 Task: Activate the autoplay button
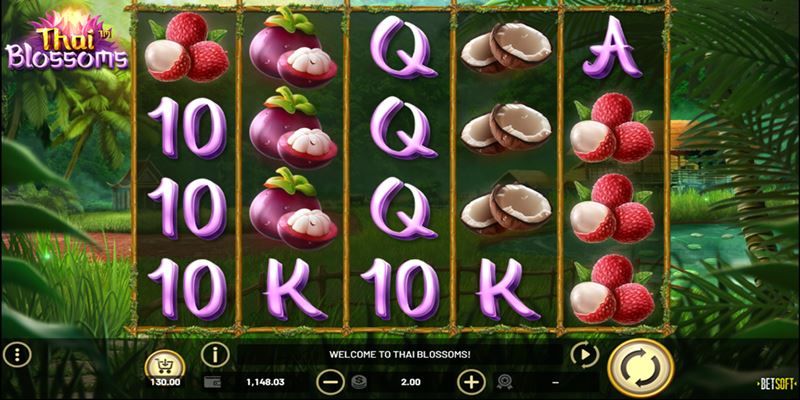(x=582, y=353)
